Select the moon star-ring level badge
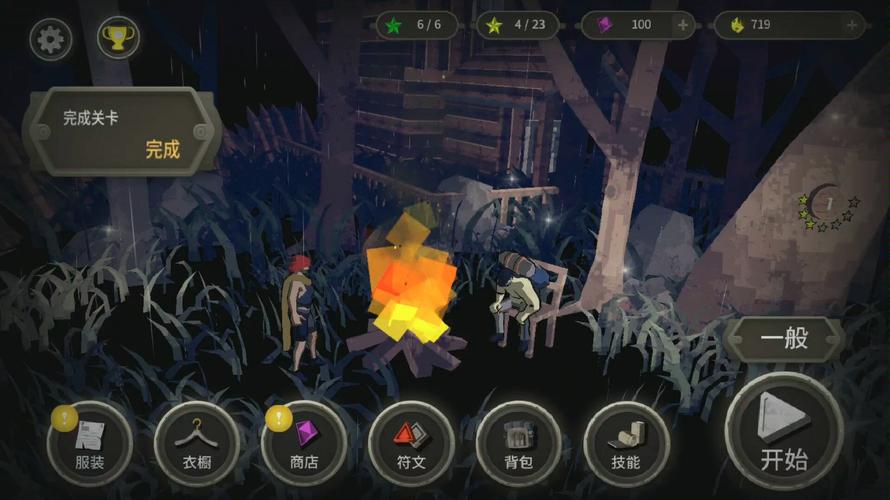Viewport: 890px width, 500px height. 828,205
